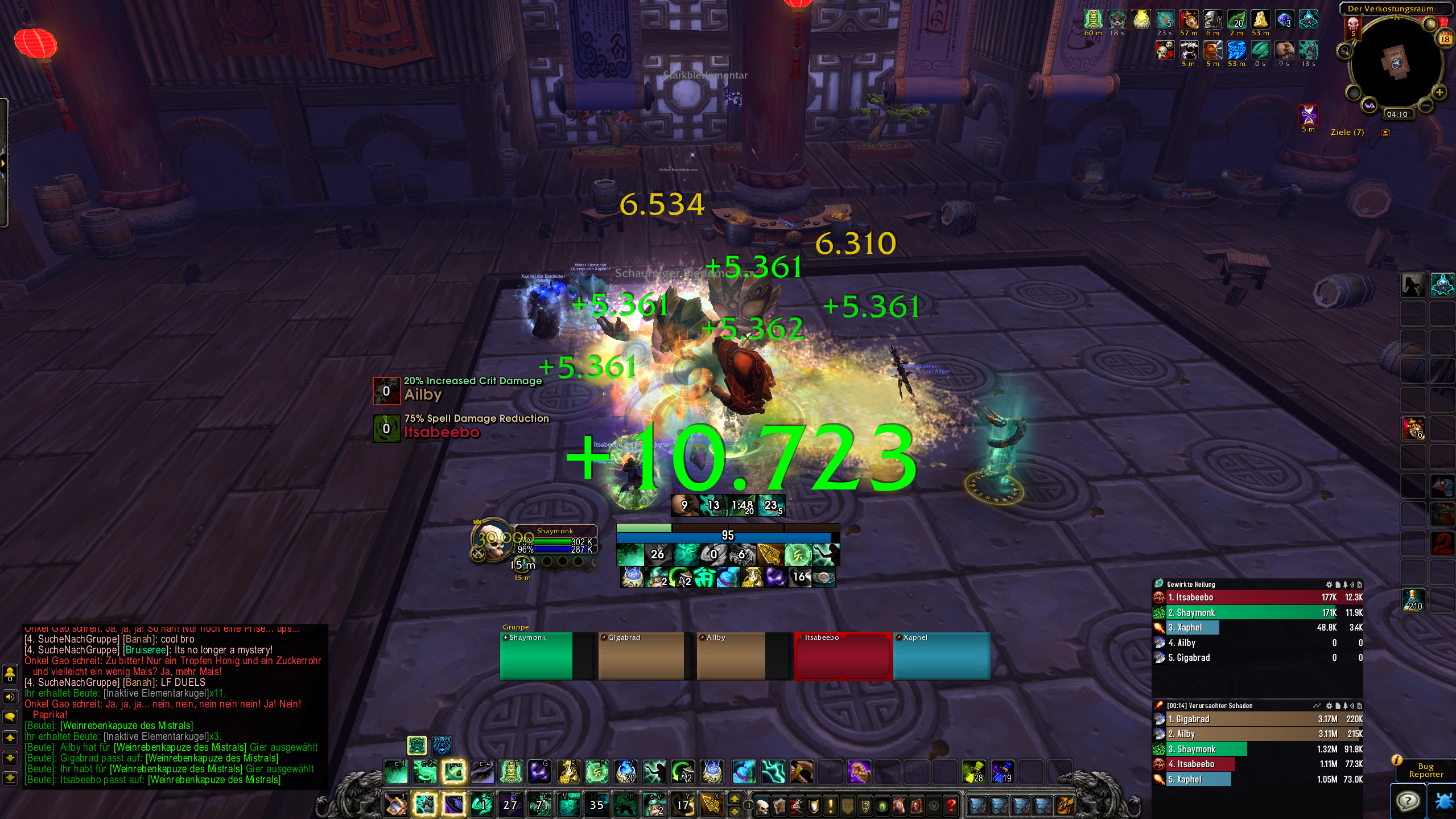Use the golden spear ability slot
This screenshot has width=1456, height=819.
(711, 804)
